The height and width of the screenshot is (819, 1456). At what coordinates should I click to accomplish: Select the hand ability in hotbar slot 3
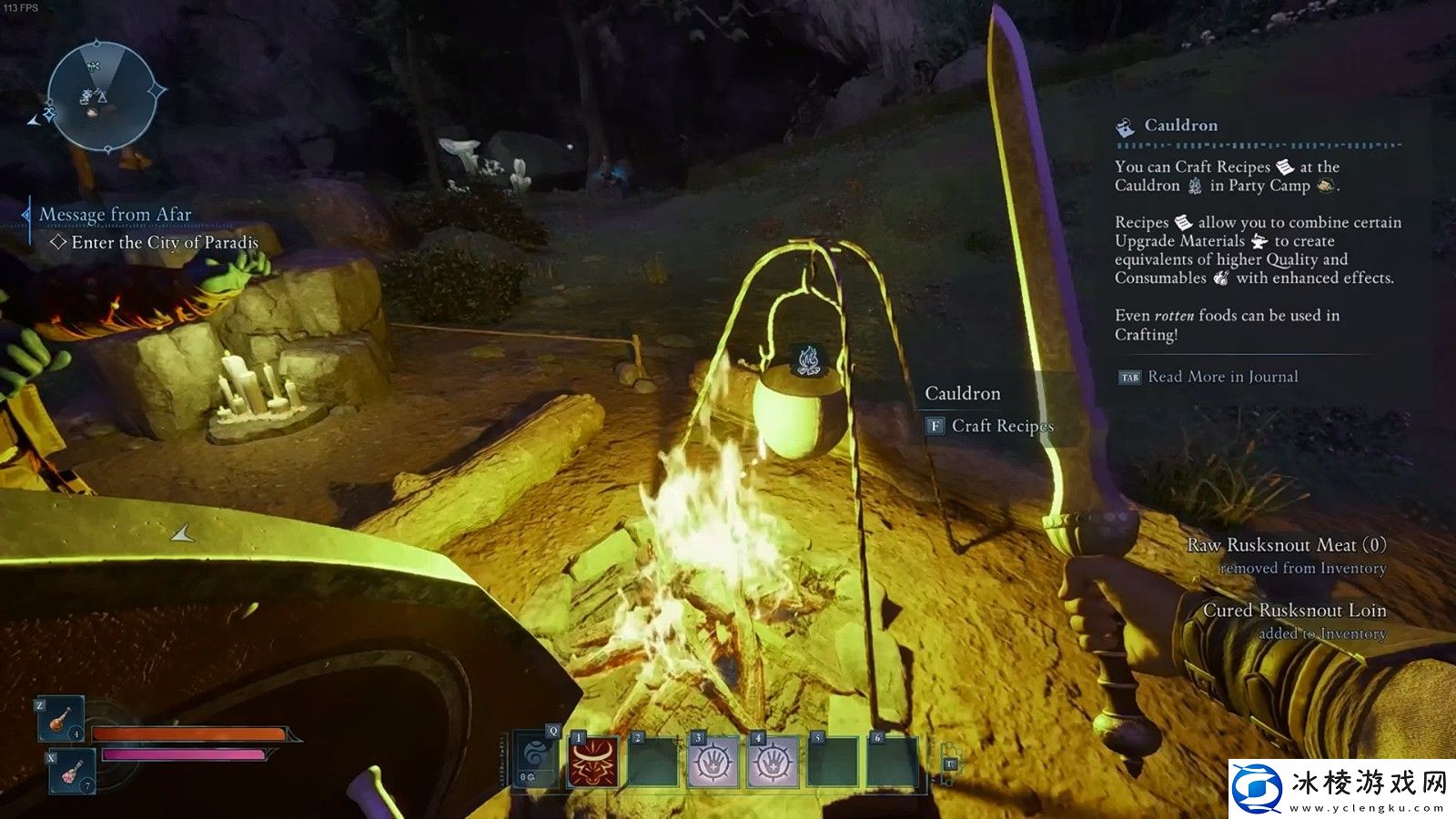pos(713,761)
